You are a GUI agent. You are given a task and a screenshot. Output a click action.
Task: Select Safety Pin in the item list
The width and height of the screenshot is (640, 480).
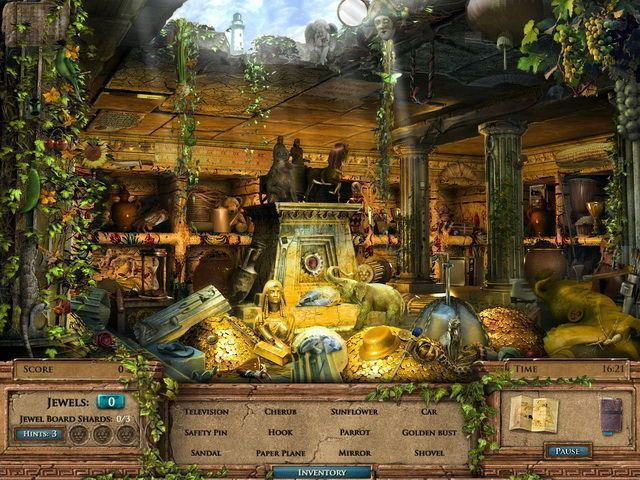[x=206, y=432]
